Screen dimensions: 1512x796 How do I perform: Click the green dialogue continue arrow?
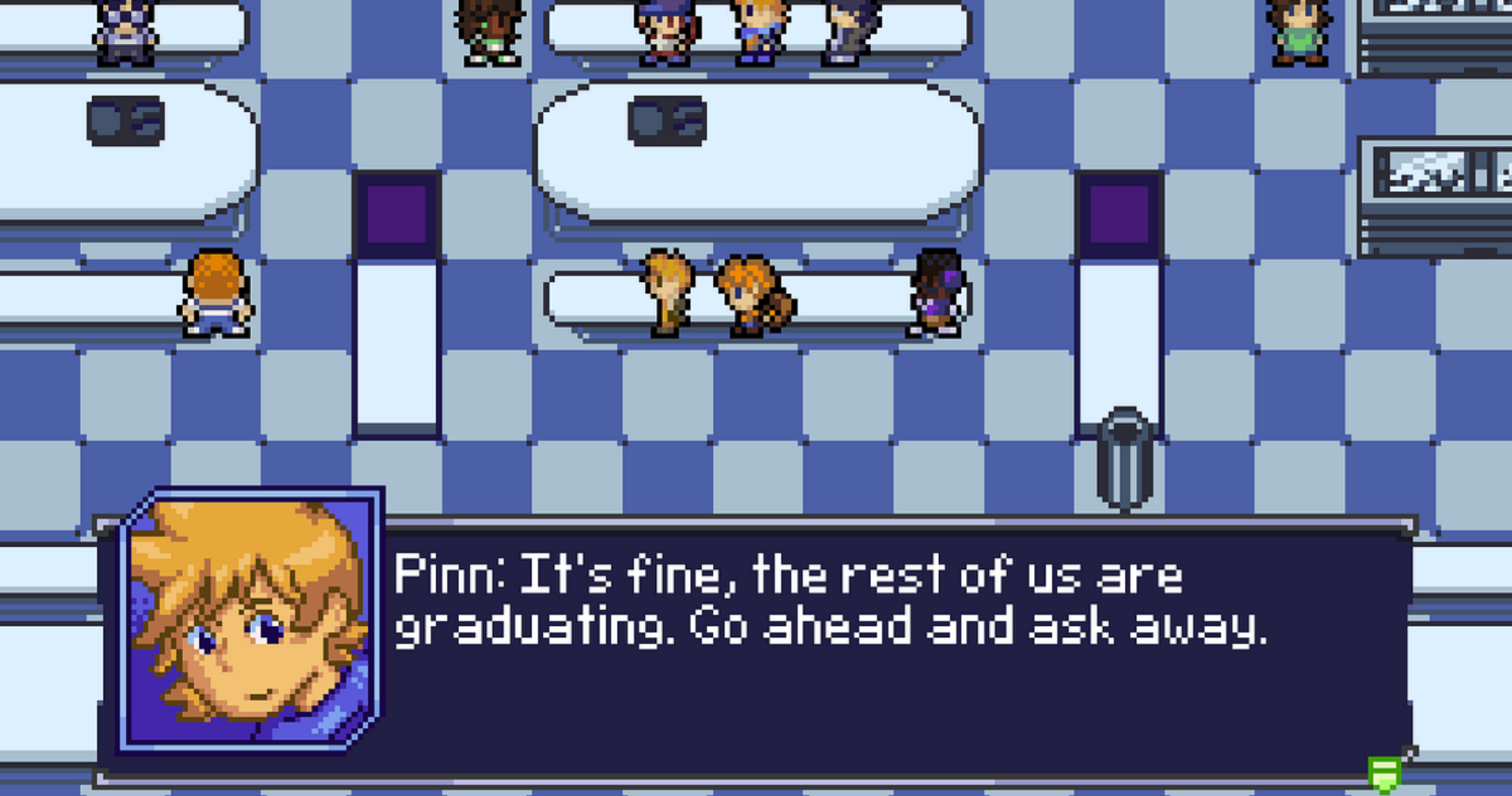coord(1383,776)
